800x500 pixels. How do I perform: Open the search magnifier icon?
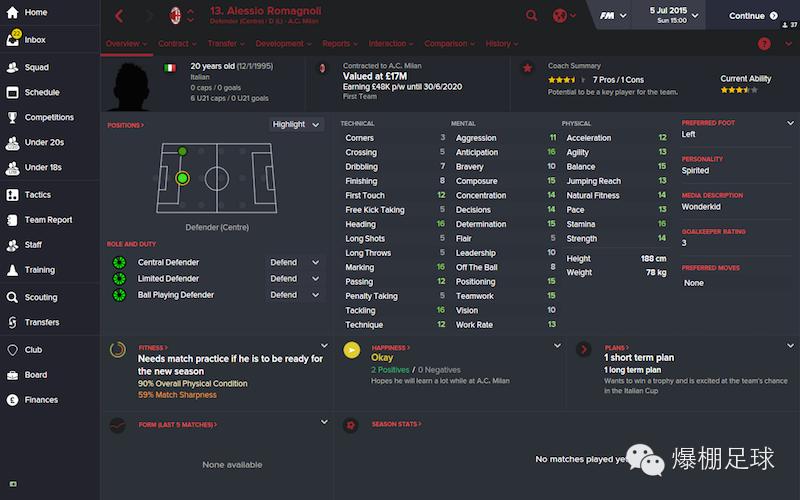point(531,16)
